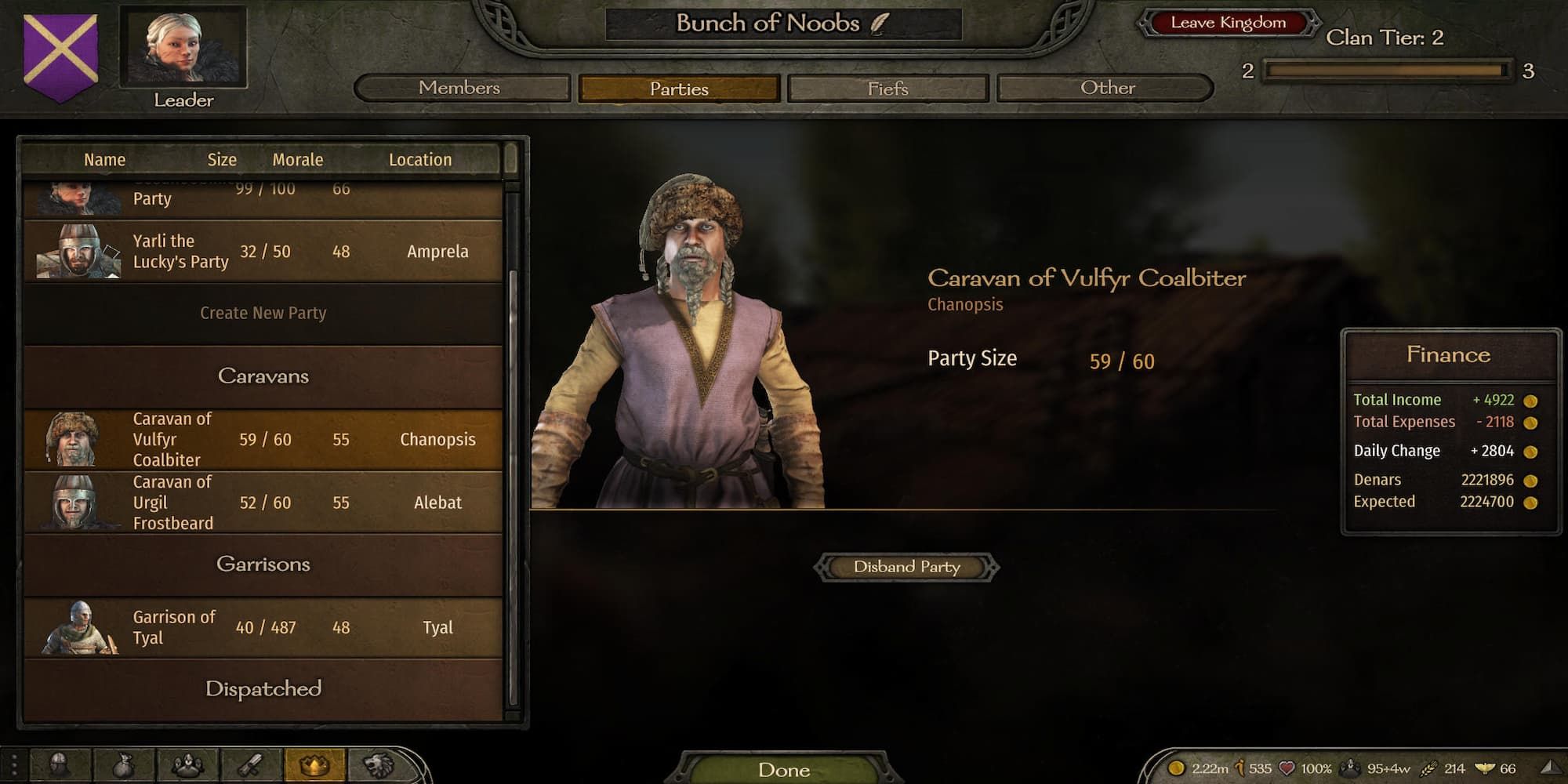Open the quests scroll icon

click(x=251, y=764)
